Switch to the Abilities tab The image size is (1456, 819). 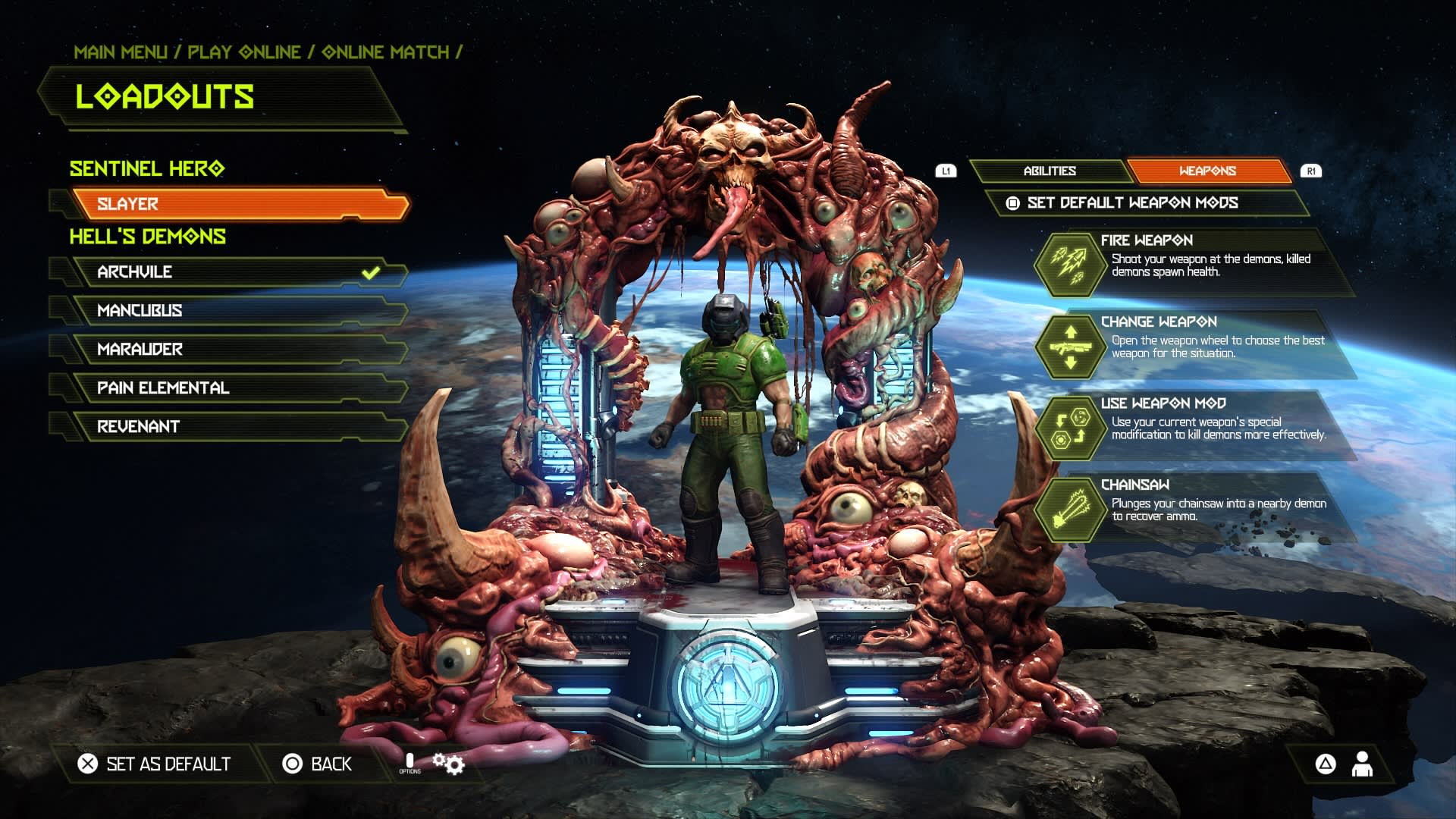click(x=1050, y=171)
